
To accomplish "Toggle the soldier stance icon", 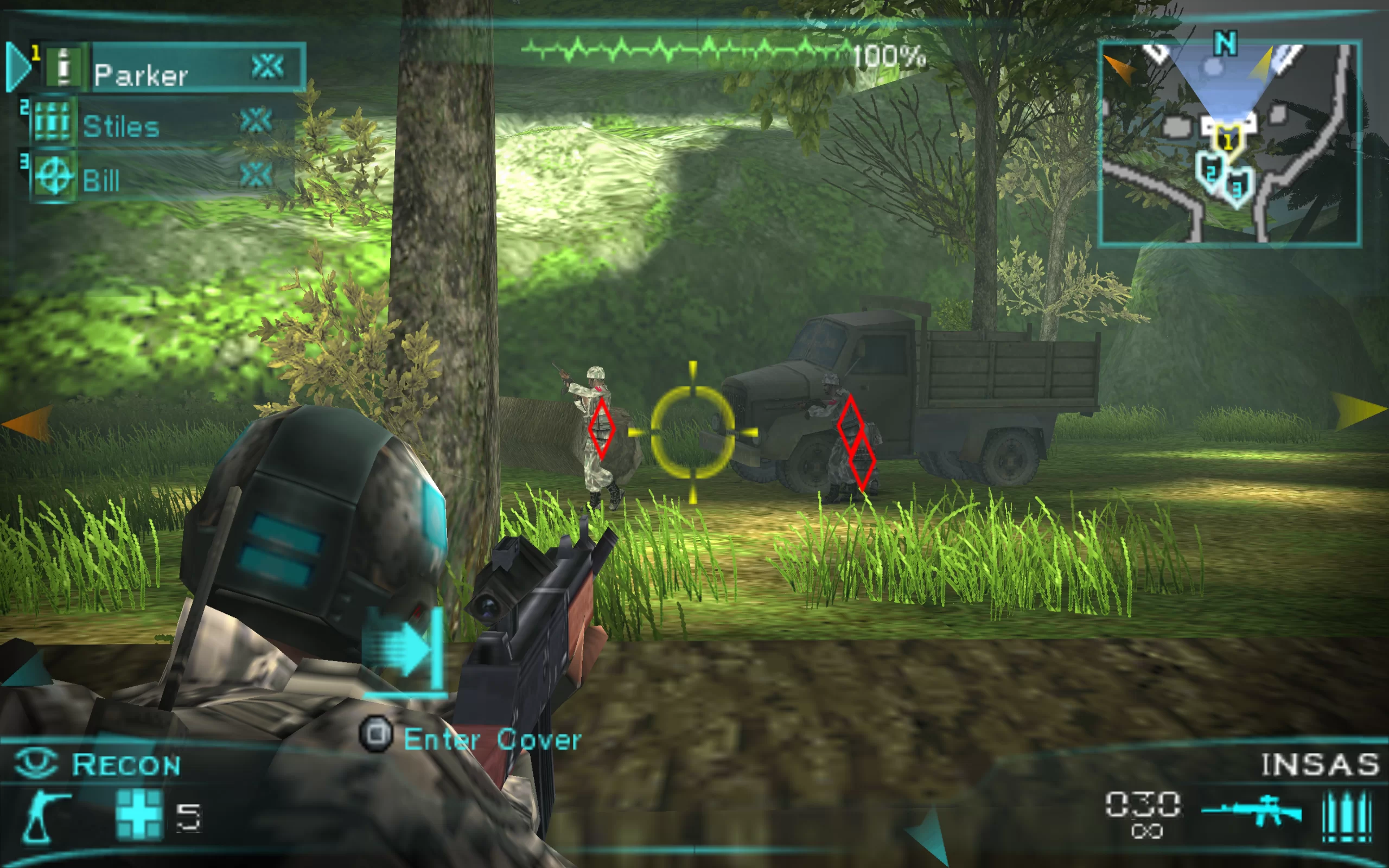I will pos(45,817).
